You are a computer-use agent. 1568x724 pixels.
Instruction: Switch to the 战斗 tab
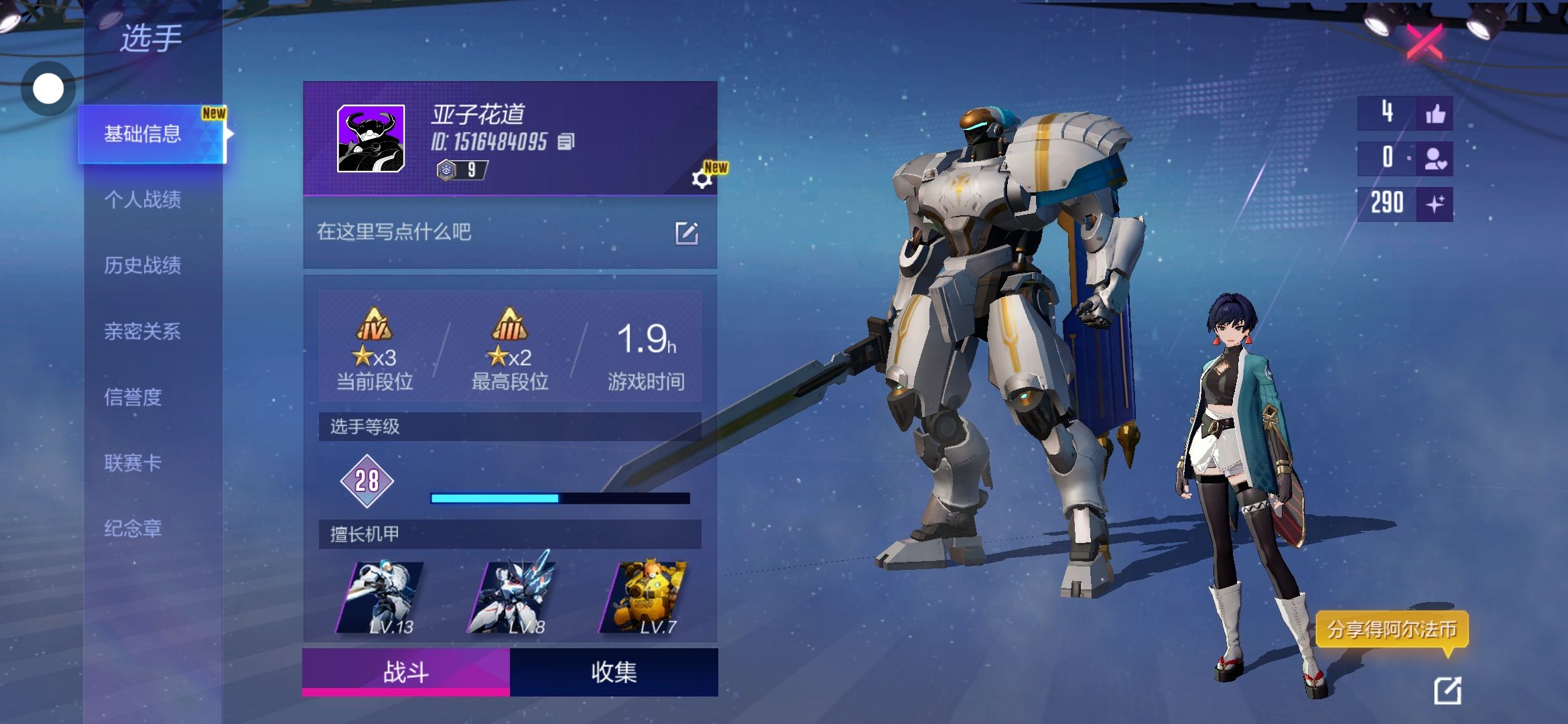tap(406, 672)
